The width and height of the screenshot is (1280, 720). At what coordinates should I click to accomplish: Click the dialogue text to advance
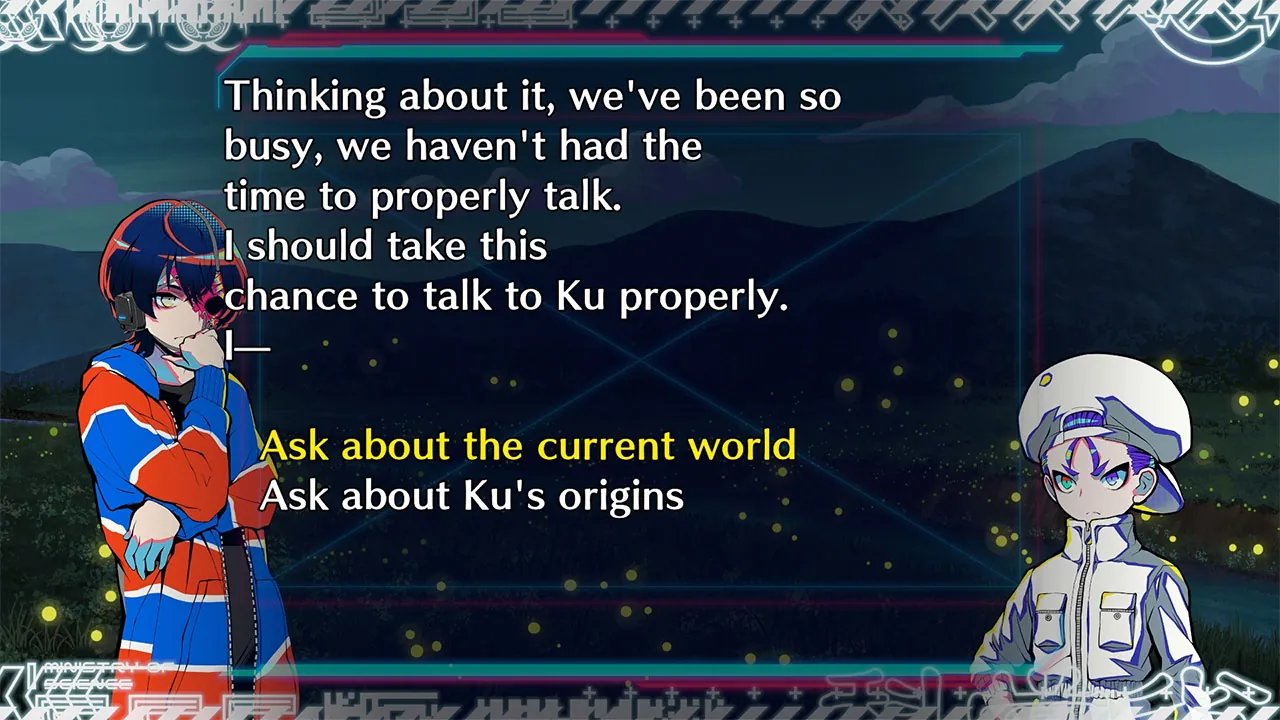point(500,195)
